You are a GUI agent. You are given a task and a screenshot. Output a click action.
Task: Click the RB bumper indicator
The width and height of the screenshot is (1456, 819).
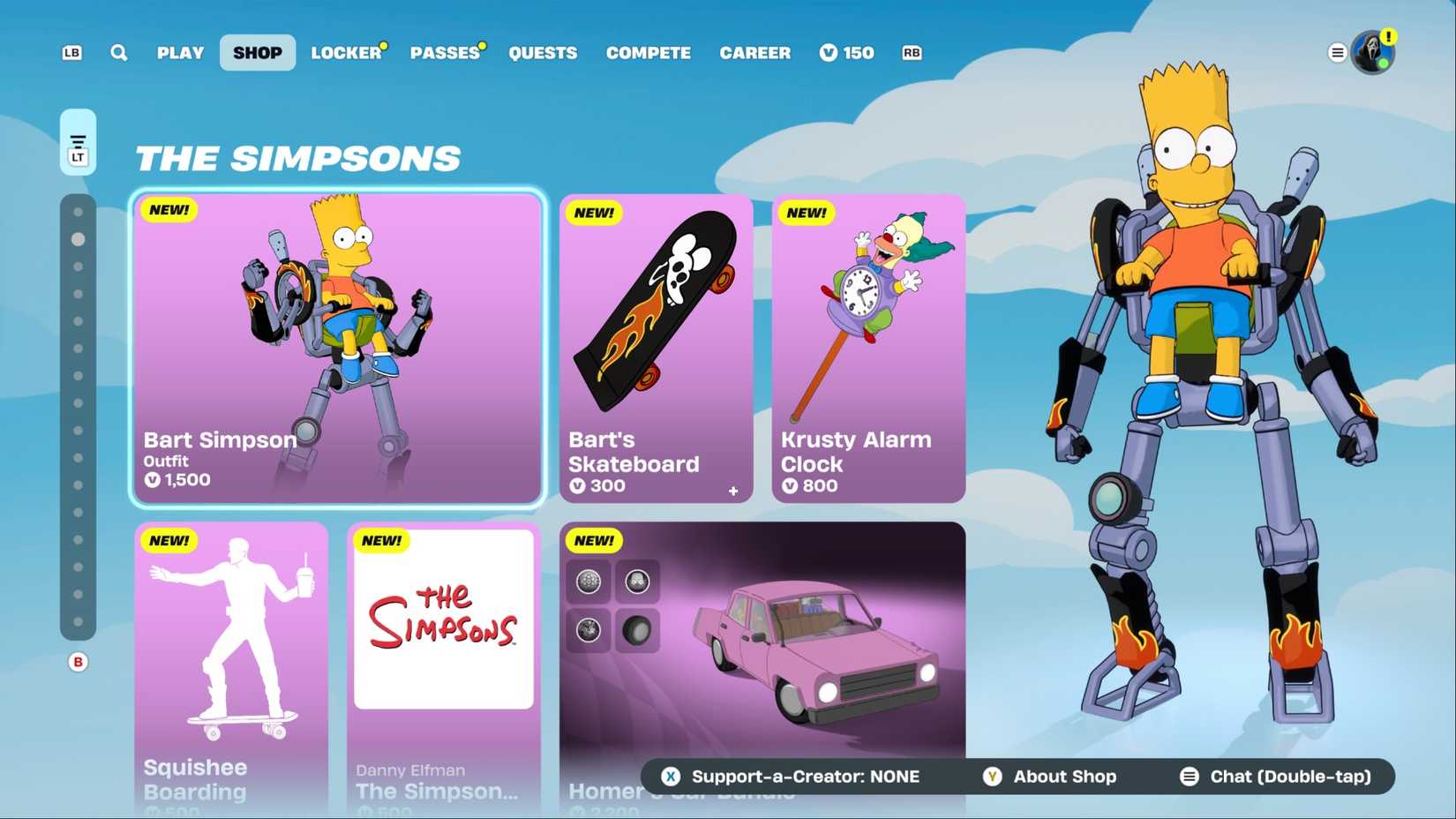(912, 52)
